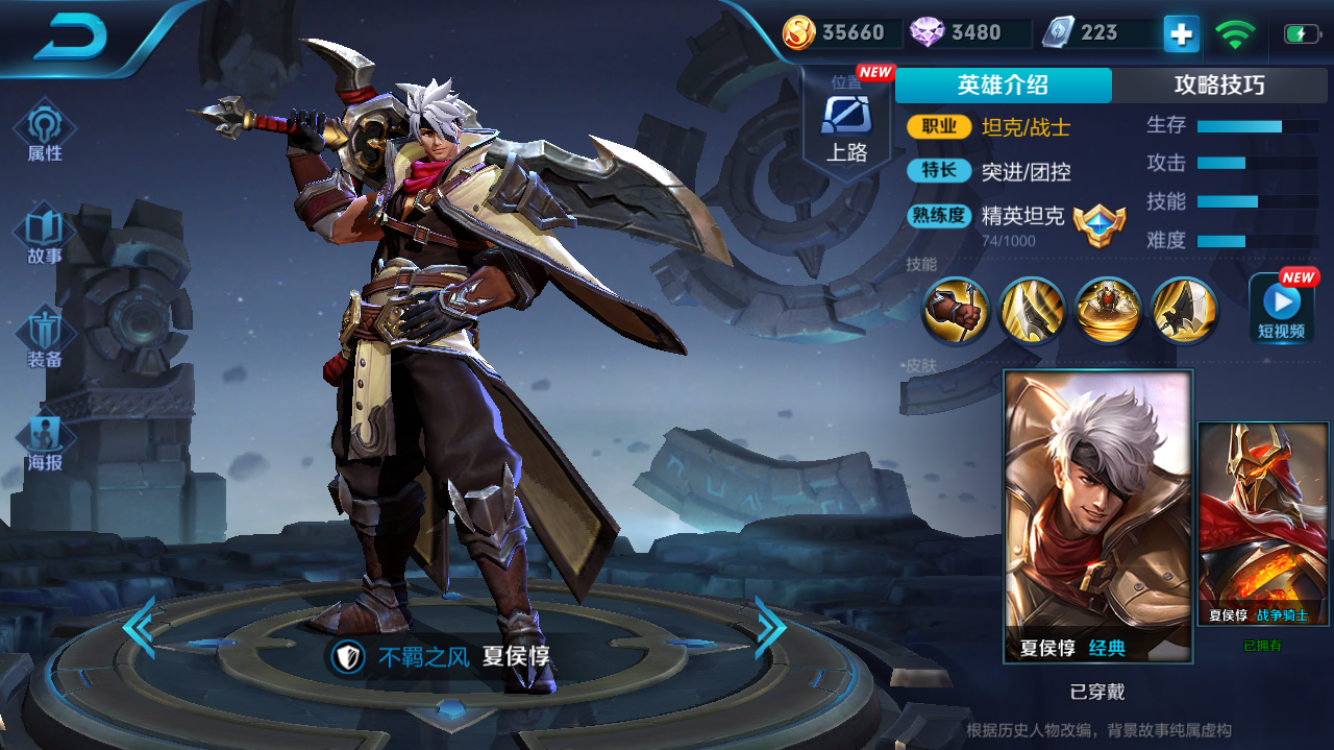Image resolution: width=1334 pixels, height=750 pixels.
Task: Select the golden blade slash skill icon
Action: (1031, 310)
